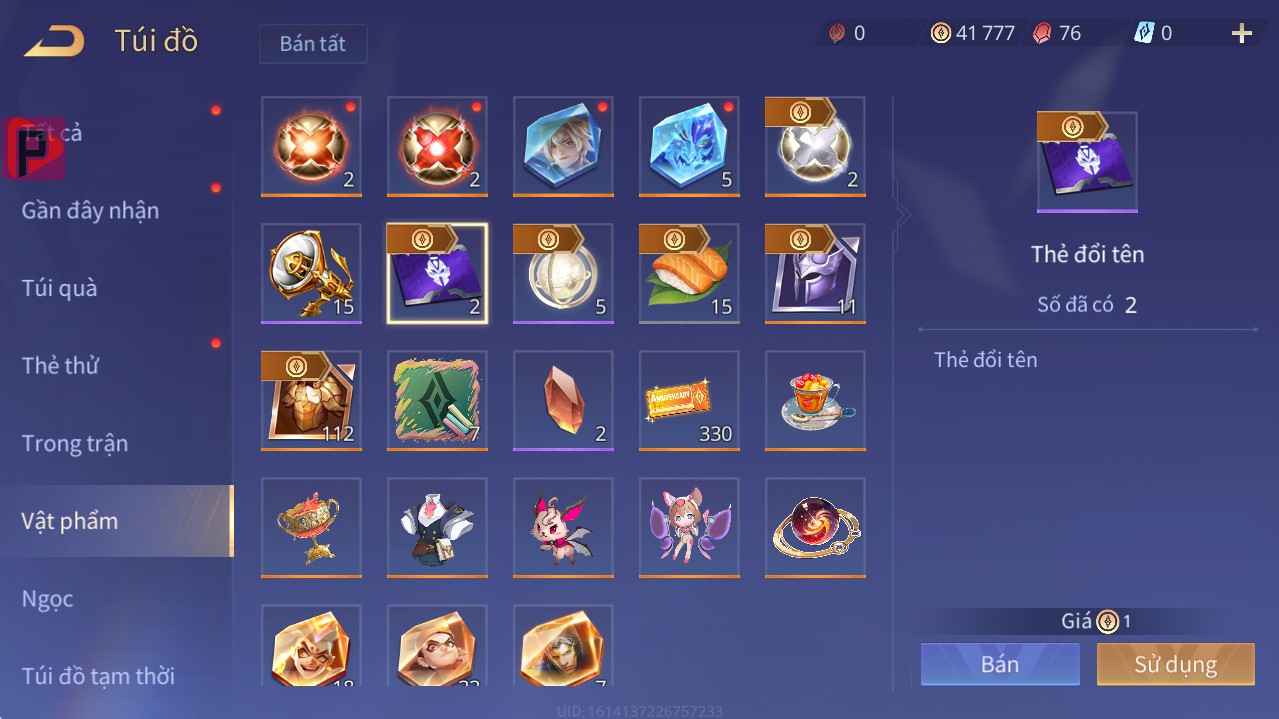
Task: Sell item with the Bán button
Action: (x=1000, y=664)
